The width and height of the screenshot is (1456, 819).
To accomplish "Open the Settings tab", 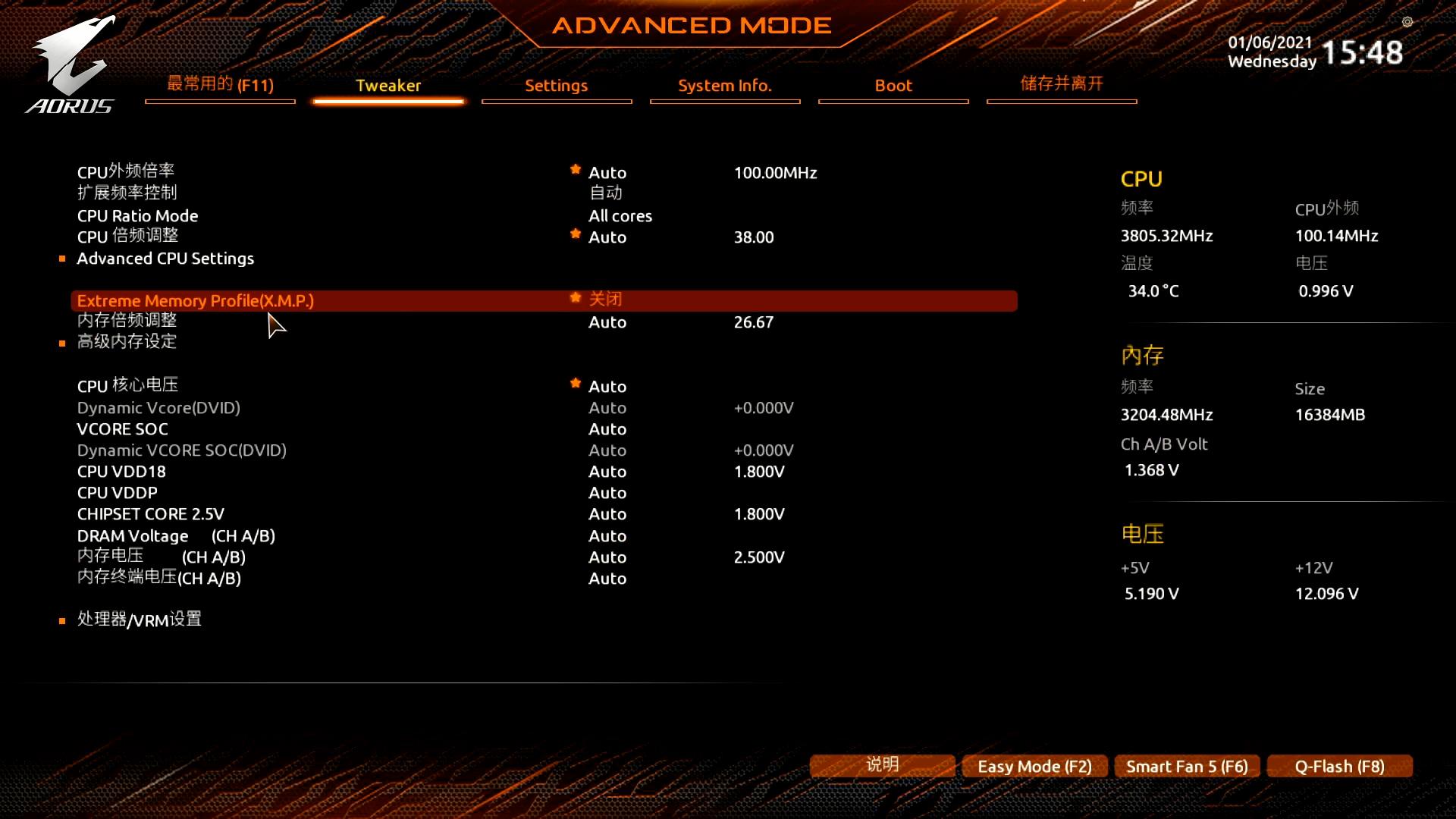I will [556, 86].
